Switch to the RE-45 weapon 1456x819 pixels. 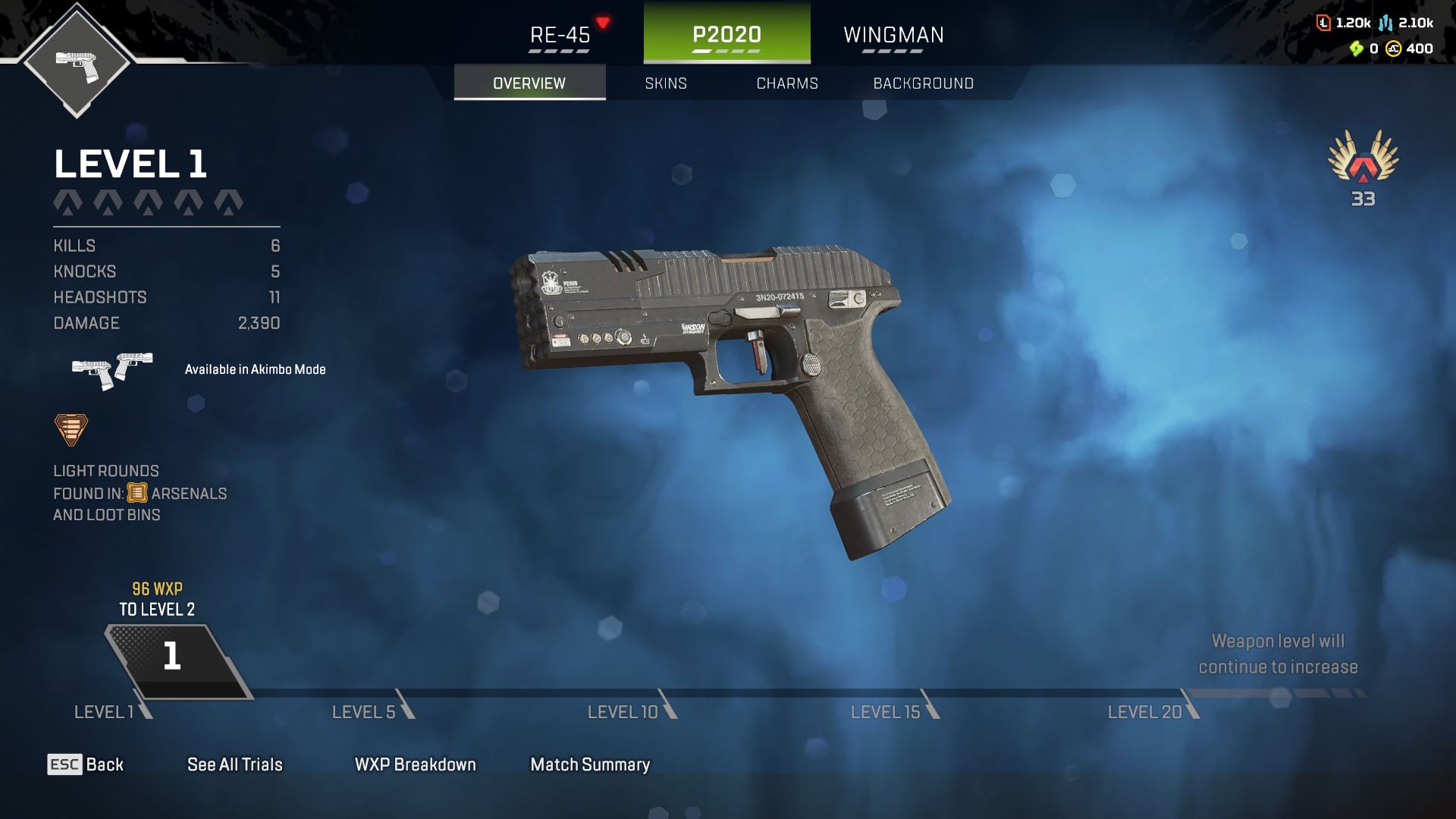(x=560, y=35)
